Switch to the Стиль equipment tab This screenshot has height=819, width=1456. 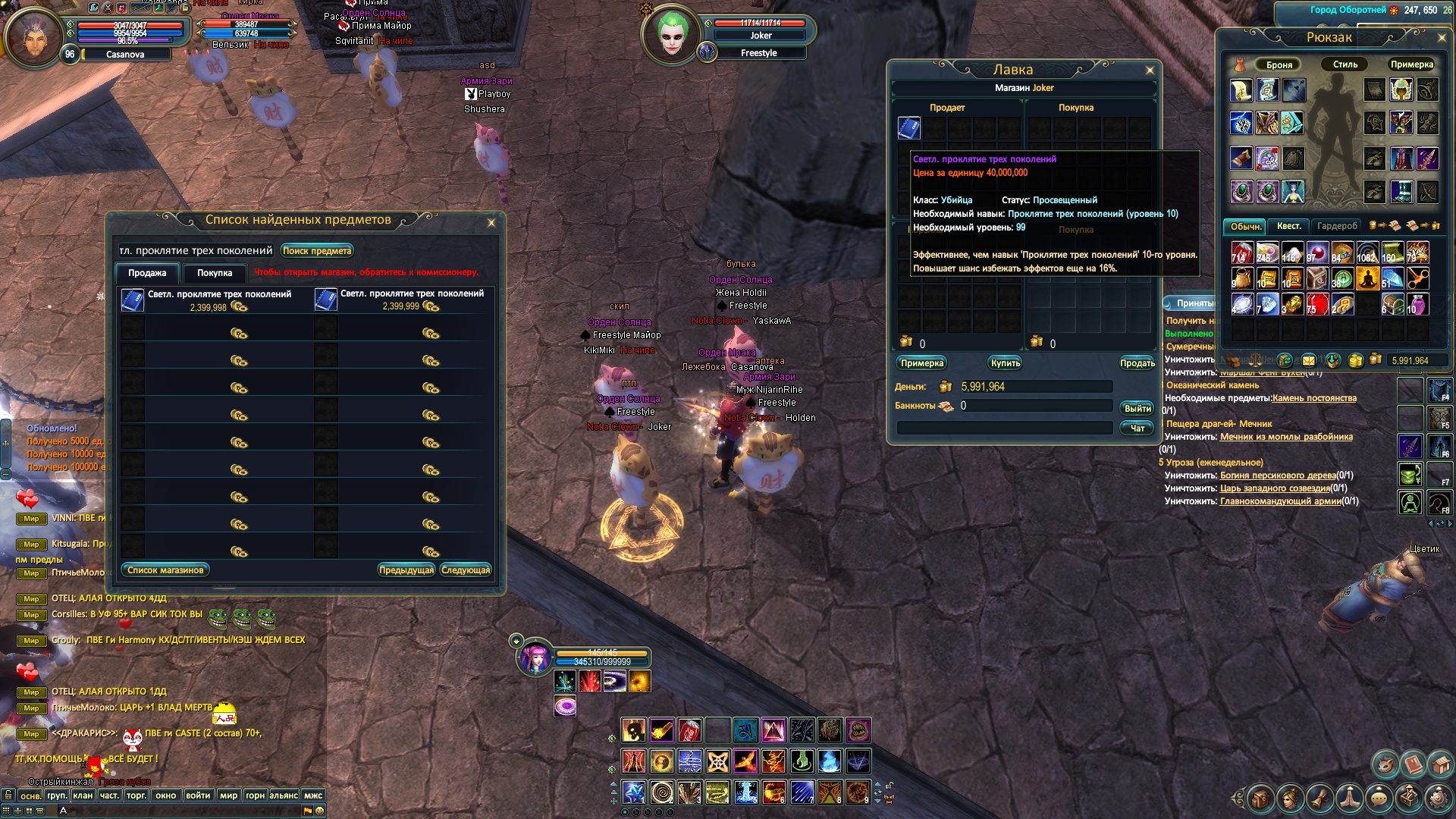click(x=1345, y=64)
